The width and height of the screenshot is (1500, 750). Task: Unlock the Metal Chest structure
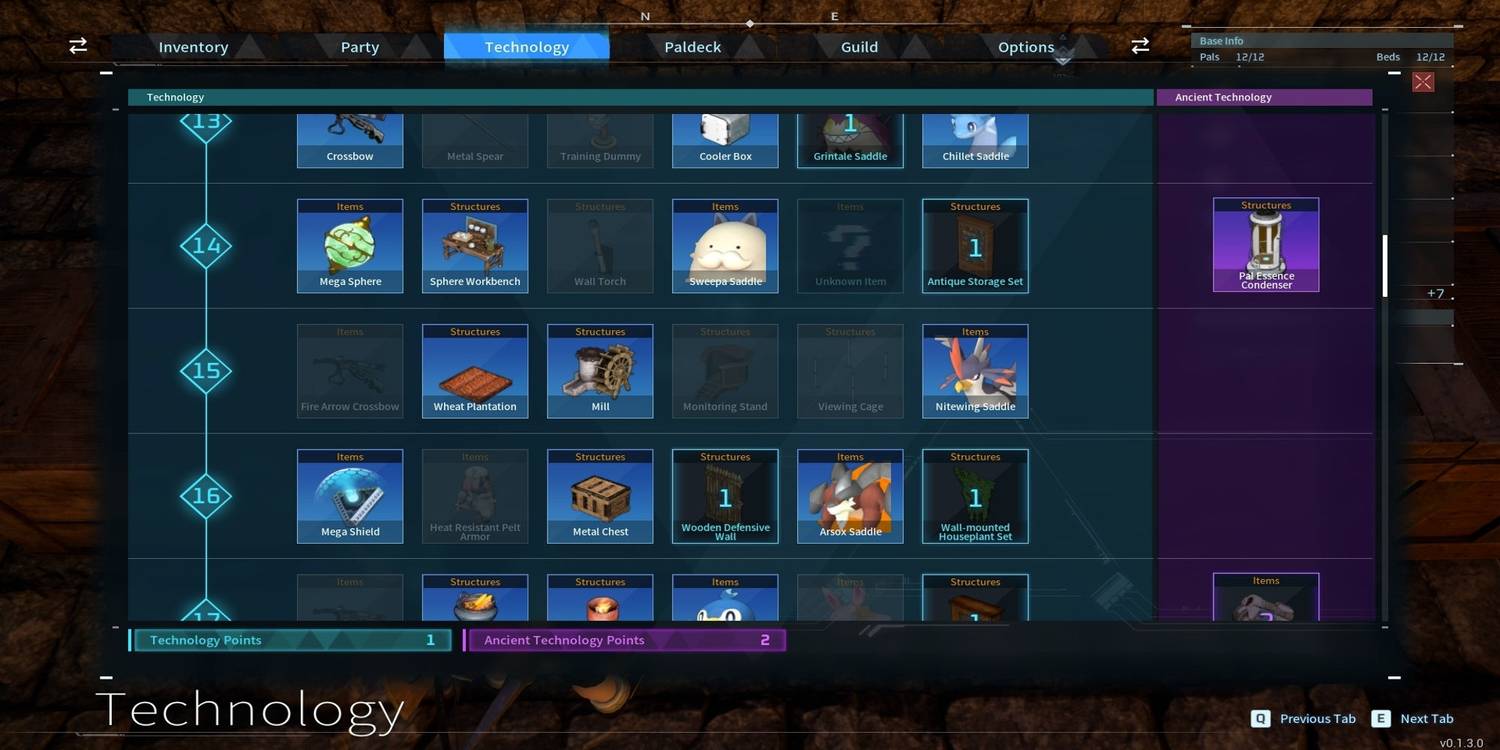pyautogui.click(x=600, y=495)
